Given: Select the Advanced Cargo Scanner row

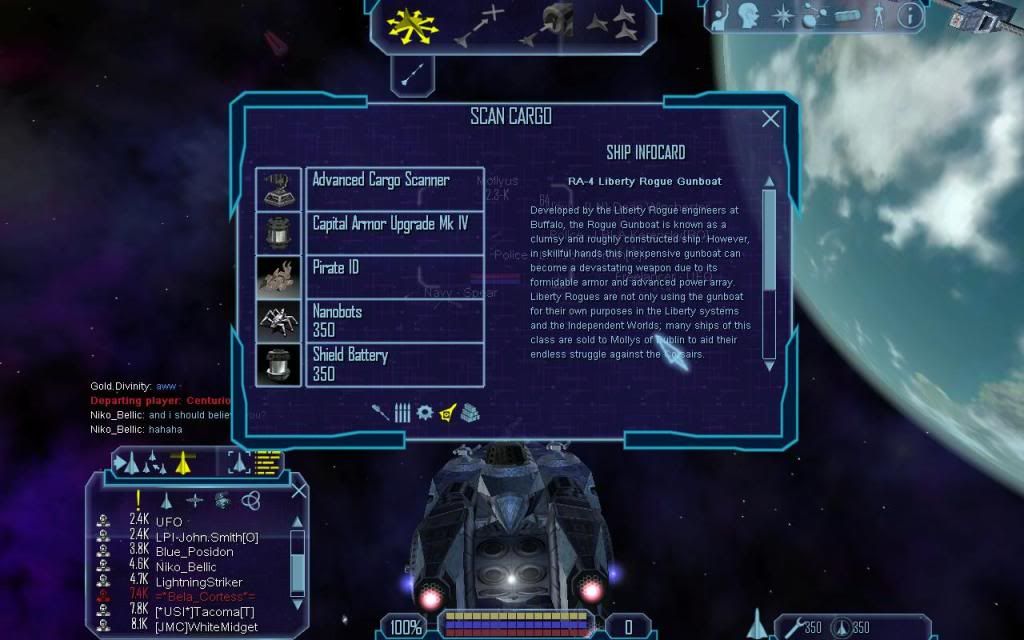Looking at the screenshot, I should (x=395, y=188).
